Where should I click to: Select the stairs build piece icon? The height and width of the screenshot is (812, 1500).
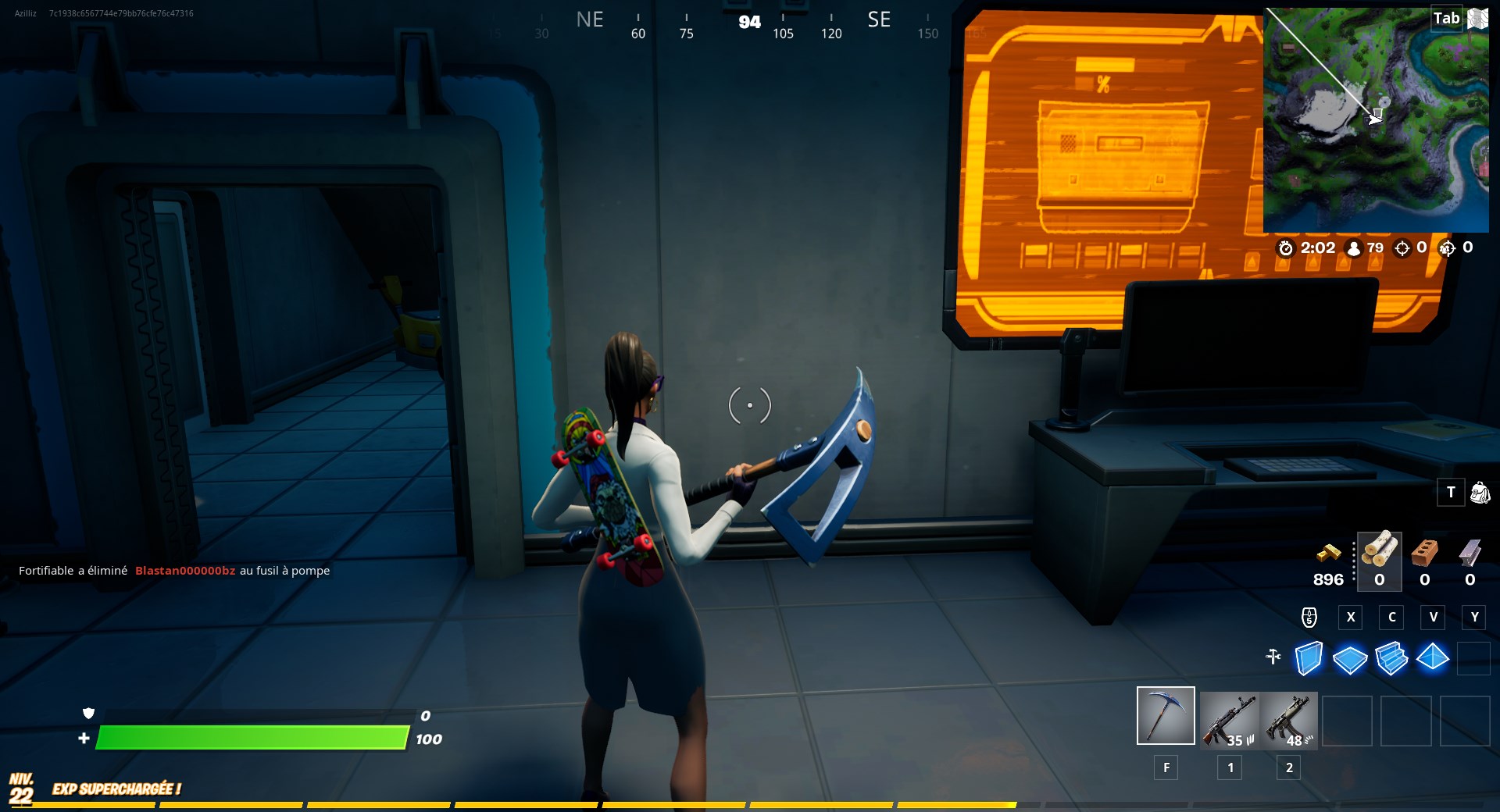pos(1391,660)
